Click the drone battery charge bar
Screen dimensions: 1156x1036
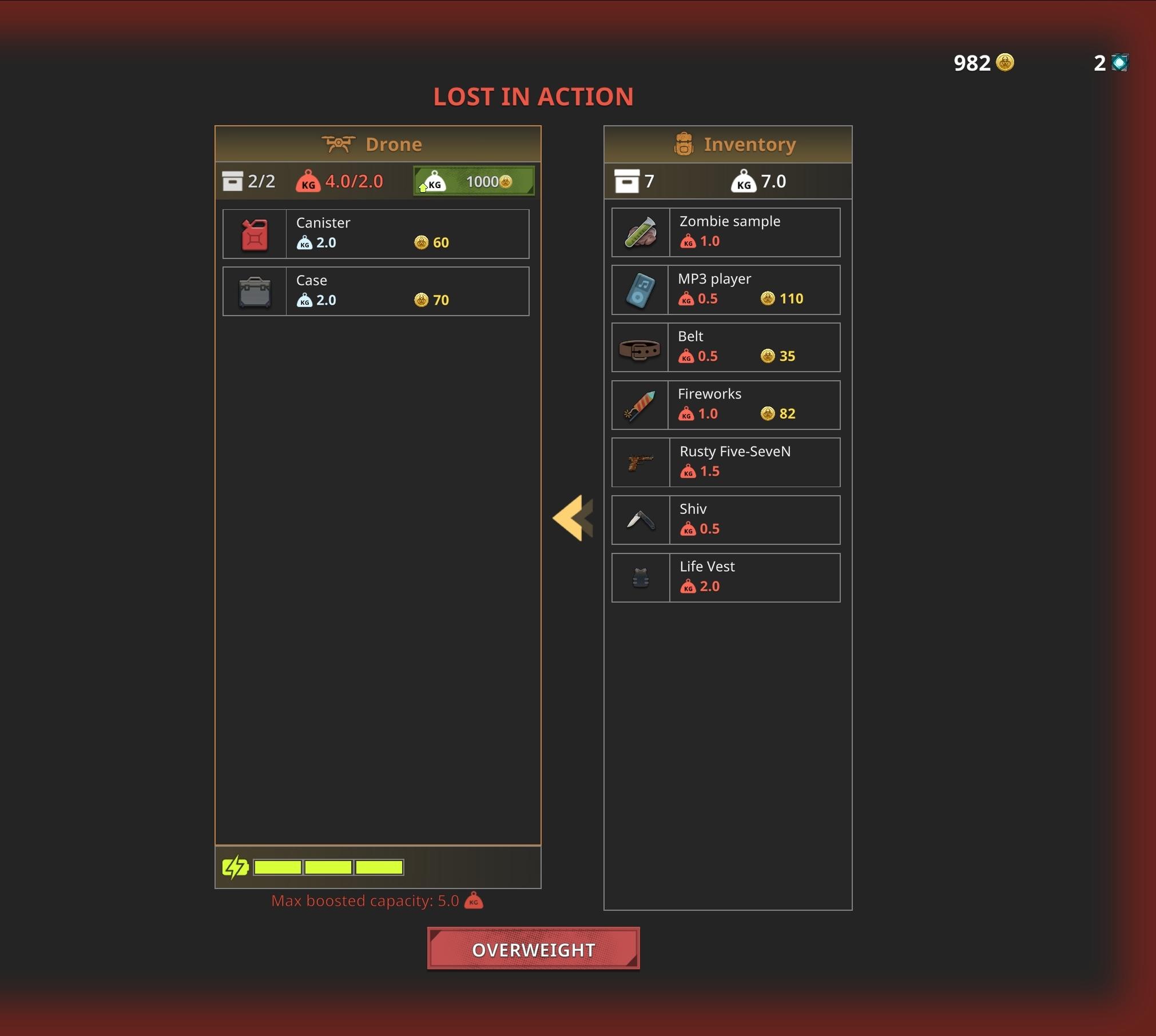(x=328, y=867)
